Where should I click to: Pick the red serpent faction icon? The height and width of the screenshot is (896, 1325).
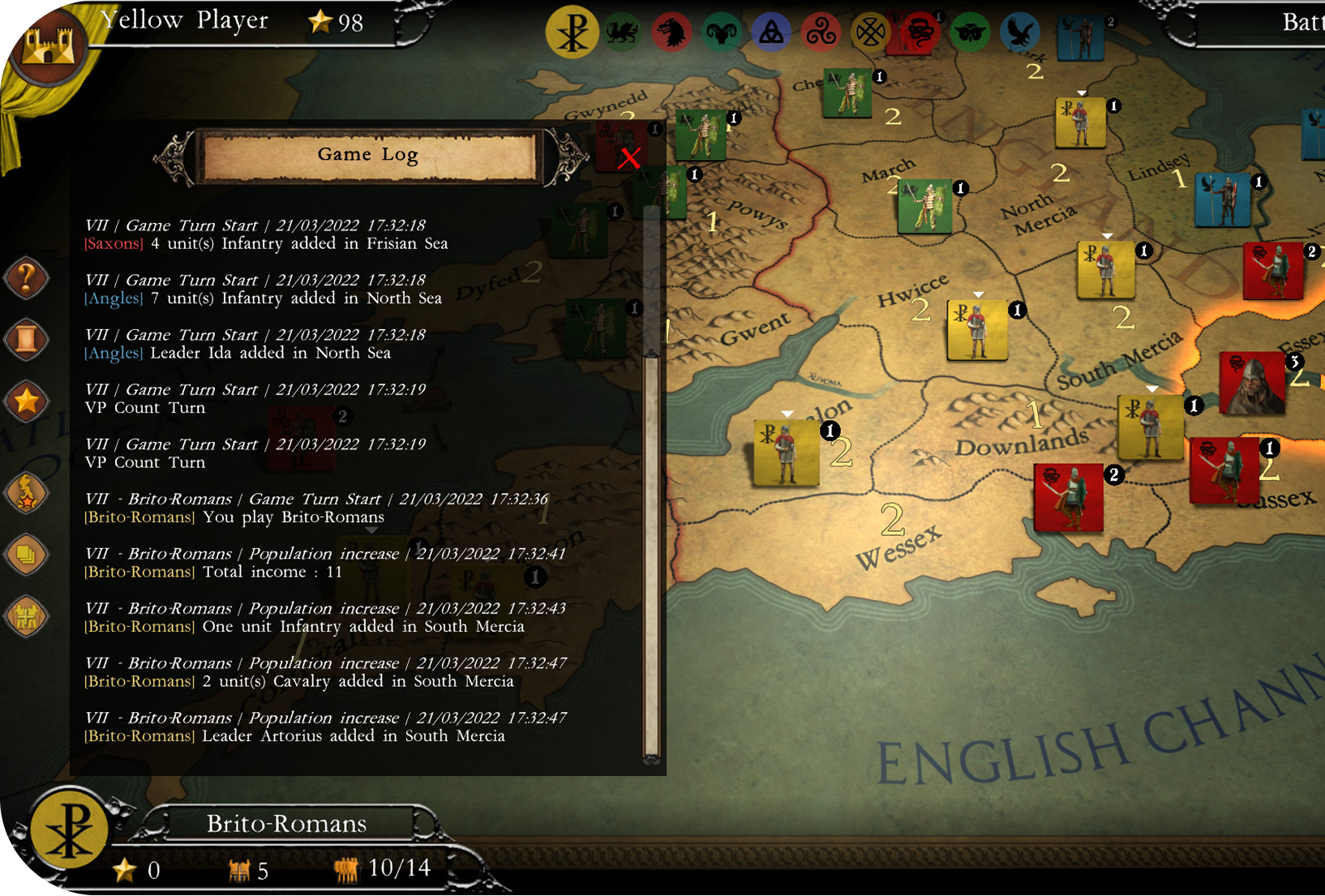pos(920,33)
